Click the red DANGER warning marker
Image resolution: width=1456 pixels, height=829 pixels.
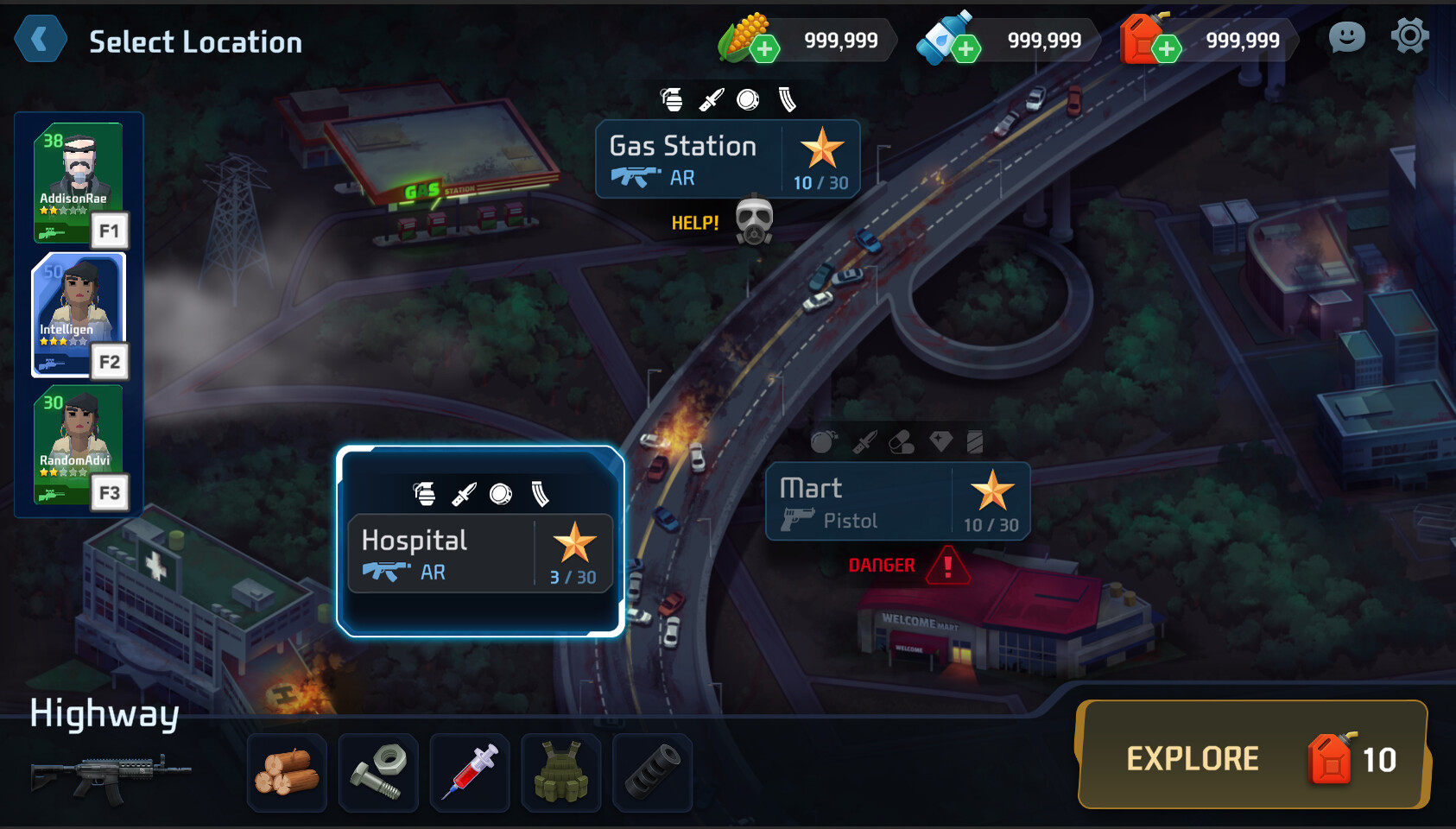947,566
